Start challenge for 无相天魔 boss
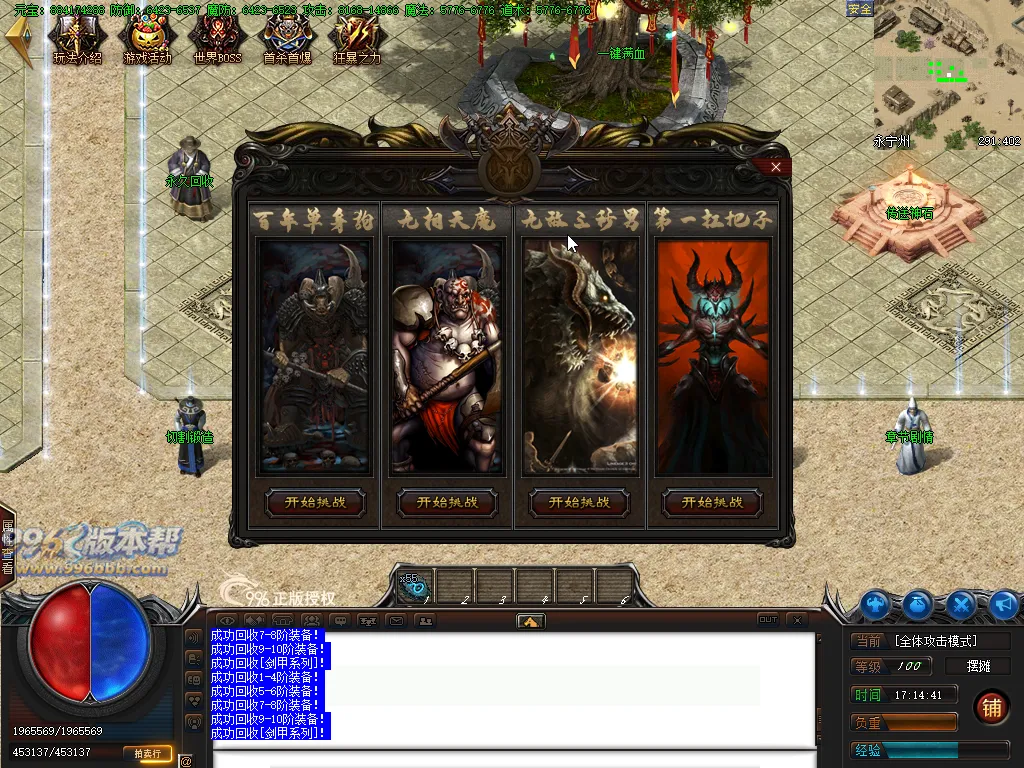This screenshot has height=768, width=1024. [x=448, y=502]
